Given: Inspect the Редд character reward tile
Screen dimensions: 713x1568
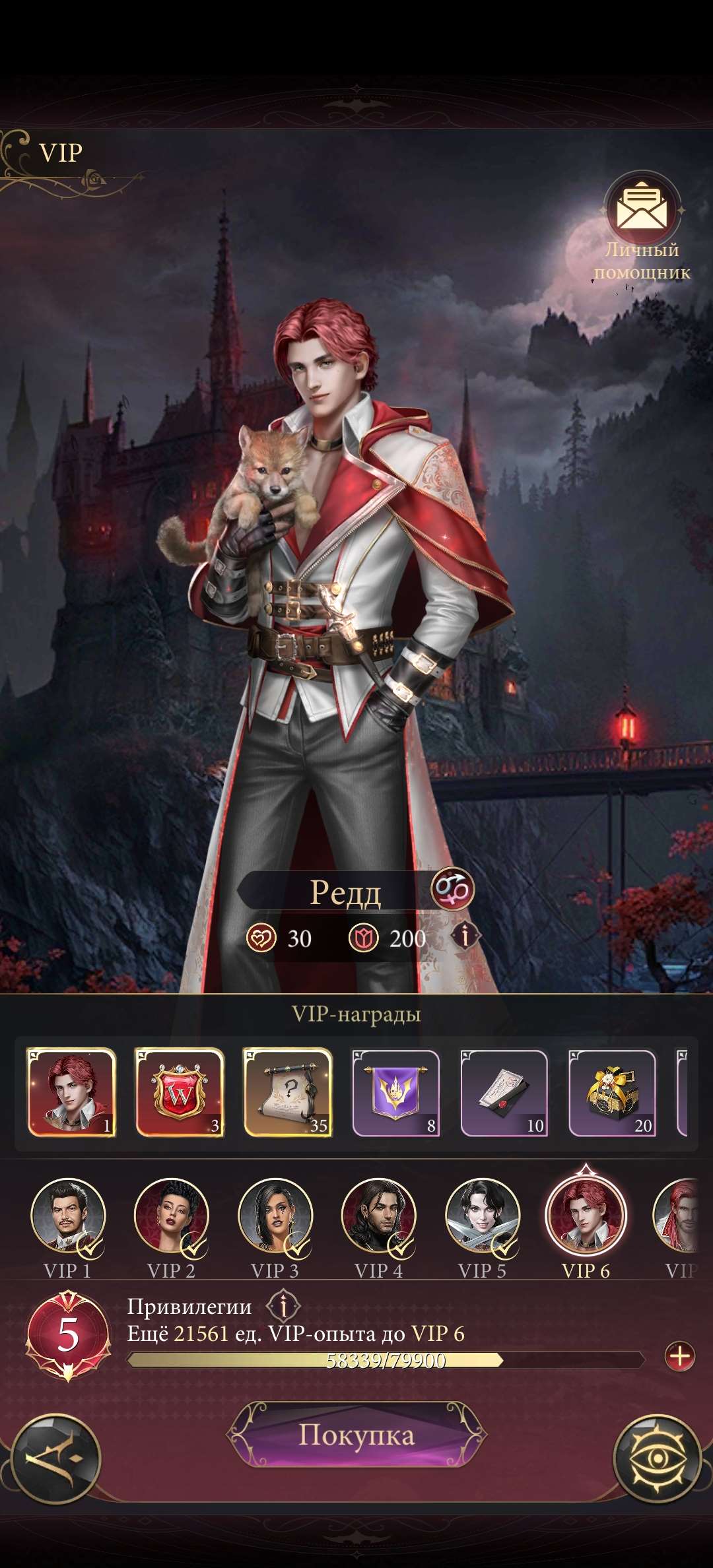Looking at the screenshot, I should [71, 1092].
